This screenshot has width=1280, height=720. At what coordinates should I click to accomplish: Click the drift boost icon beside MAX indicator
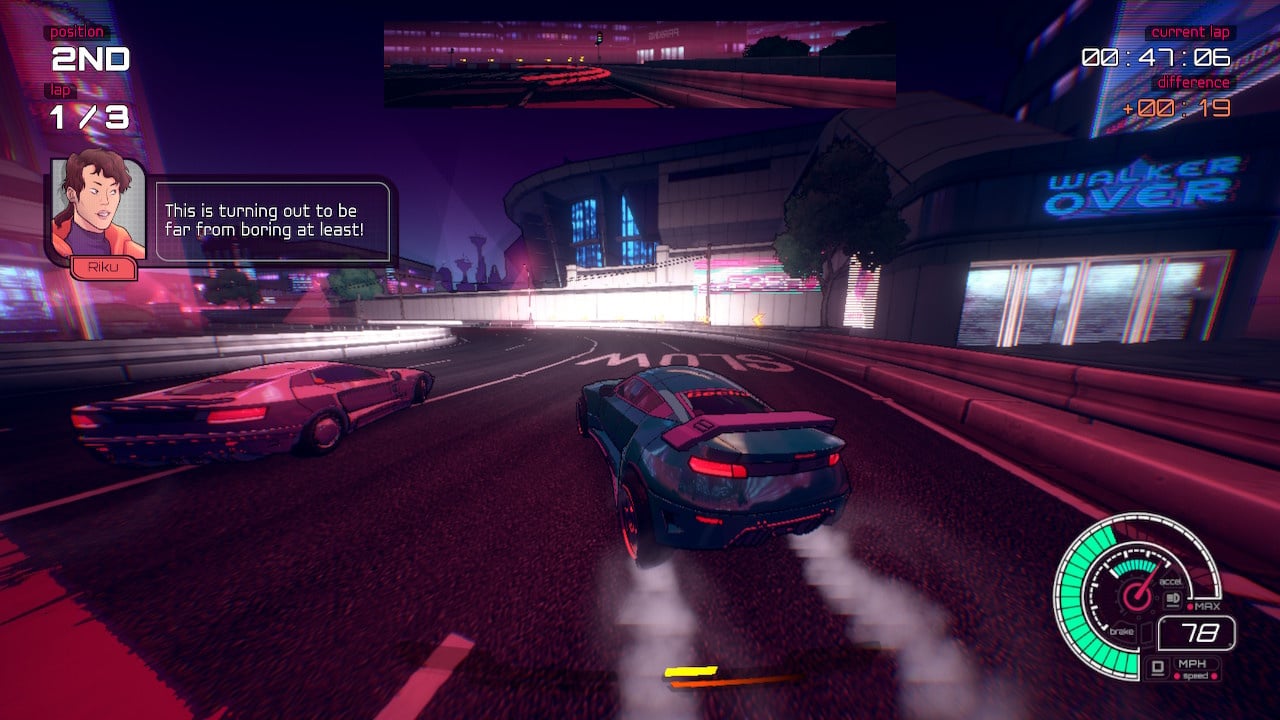pos(1172,598)
